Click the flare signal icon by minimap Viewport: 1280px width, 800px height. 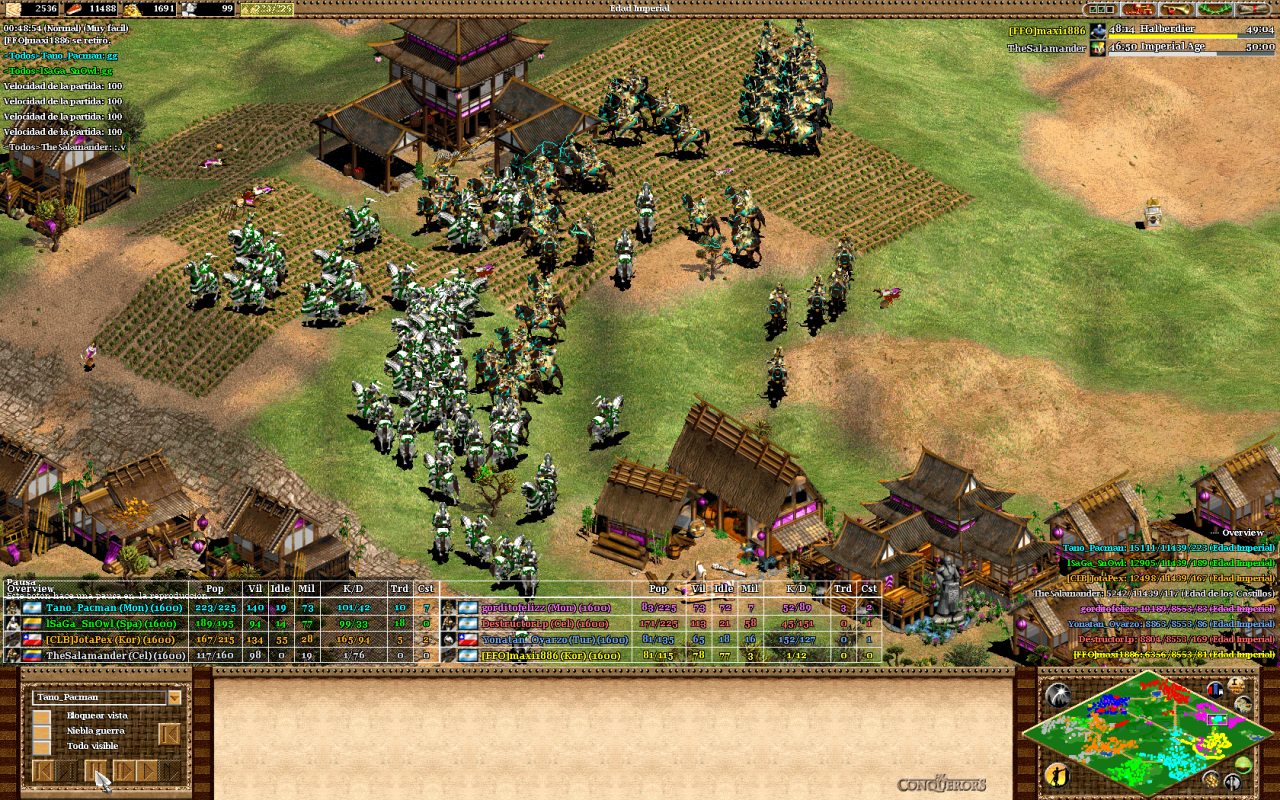tap(1056, 695)
